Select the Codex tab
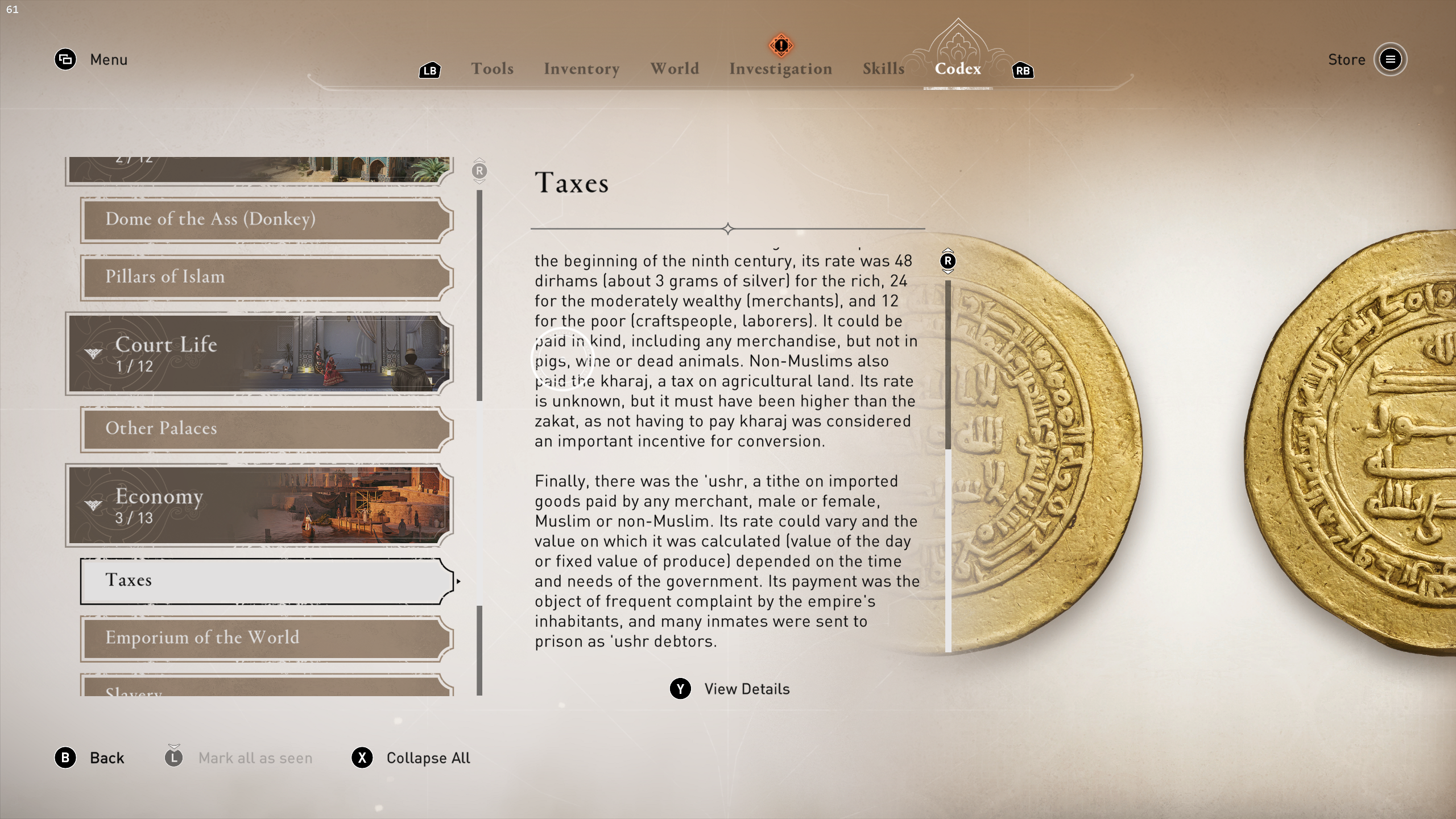Image resolution: width=1456 pixels, height=819 pixels. coord(958,69)
